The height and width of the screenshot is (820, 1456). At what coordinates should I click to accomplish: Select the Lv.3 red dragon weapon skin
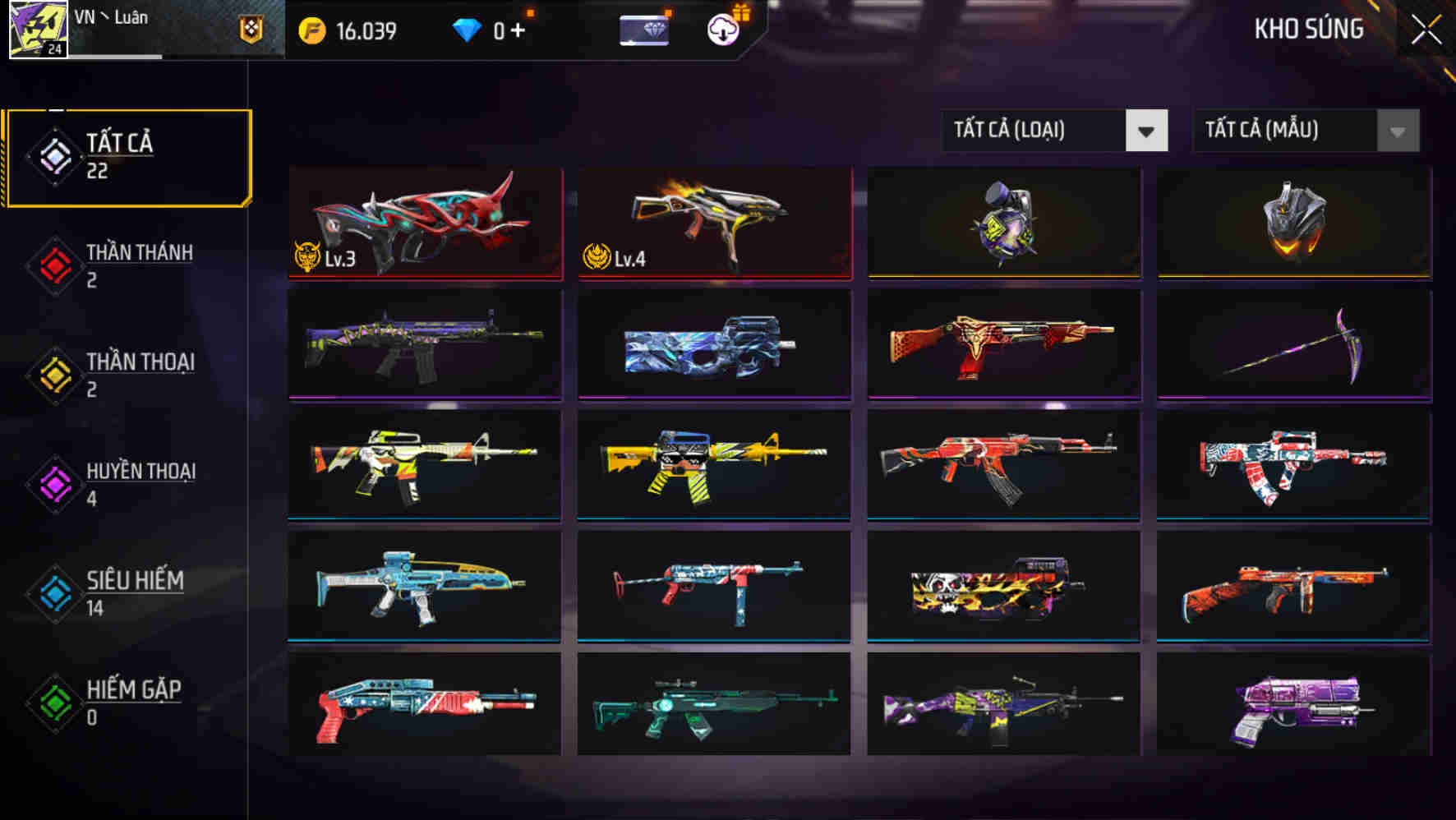tap(424, 222)
